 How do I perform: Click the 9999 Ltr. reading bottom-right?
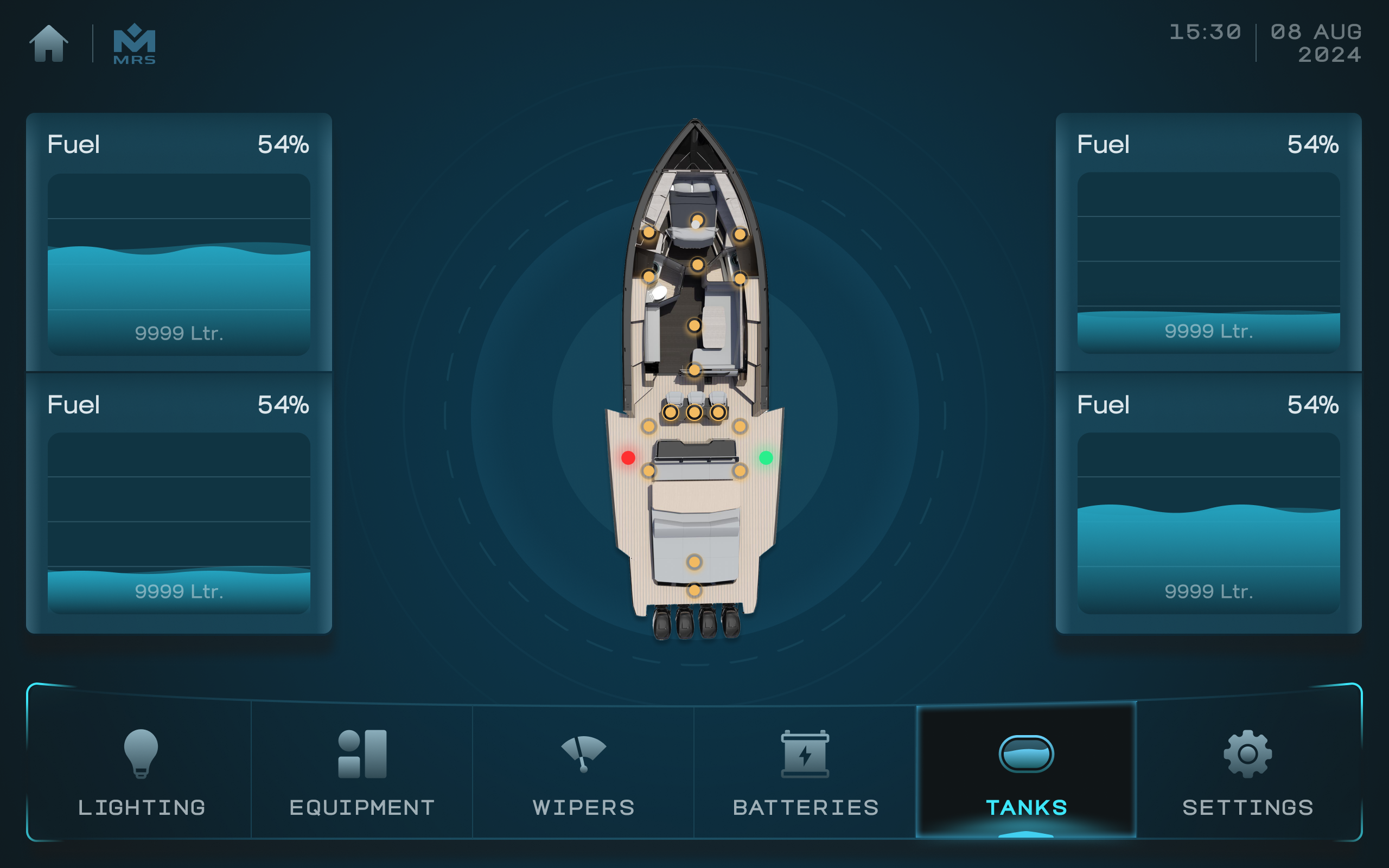click(x=1209, y=590)
